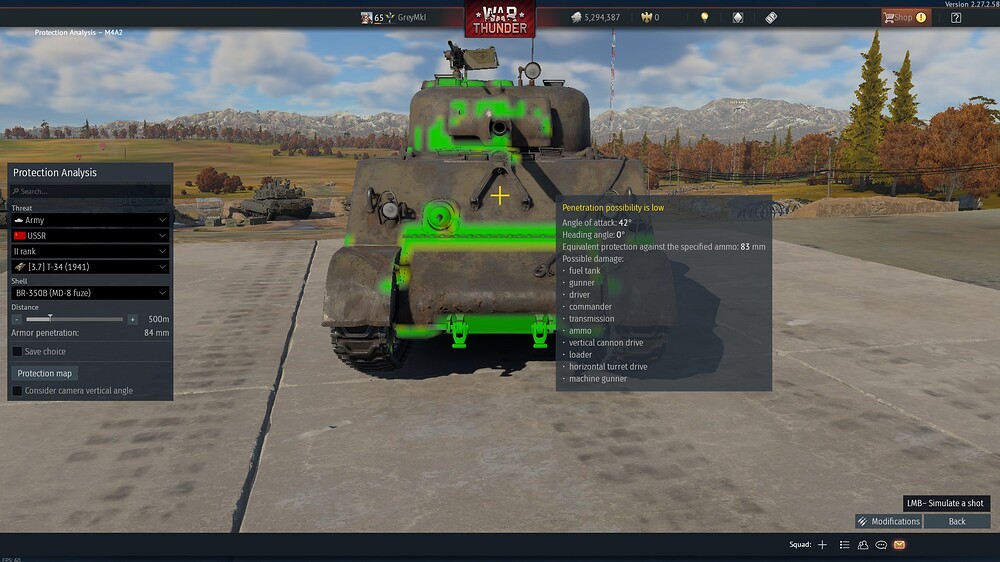Pick another vehicle from T-34 (1941) dropdown
Viewport: 1000px width, 562px height.
pyautogui.click(x=90, y=267)
